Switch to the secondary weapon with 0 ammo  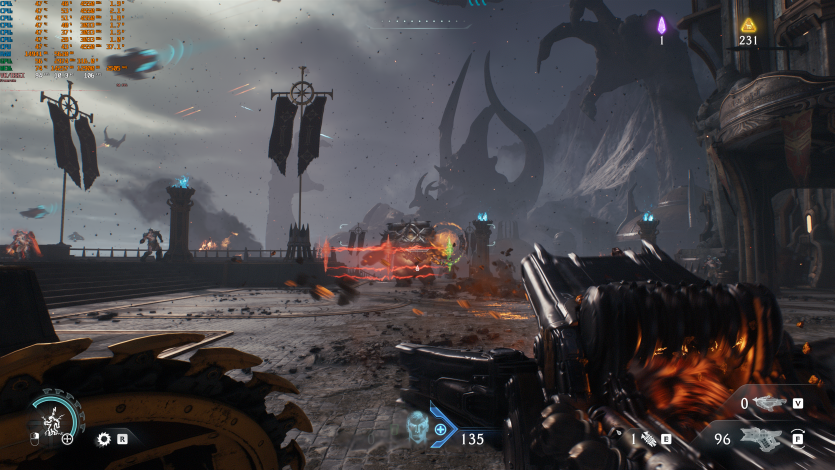(769, 404)
